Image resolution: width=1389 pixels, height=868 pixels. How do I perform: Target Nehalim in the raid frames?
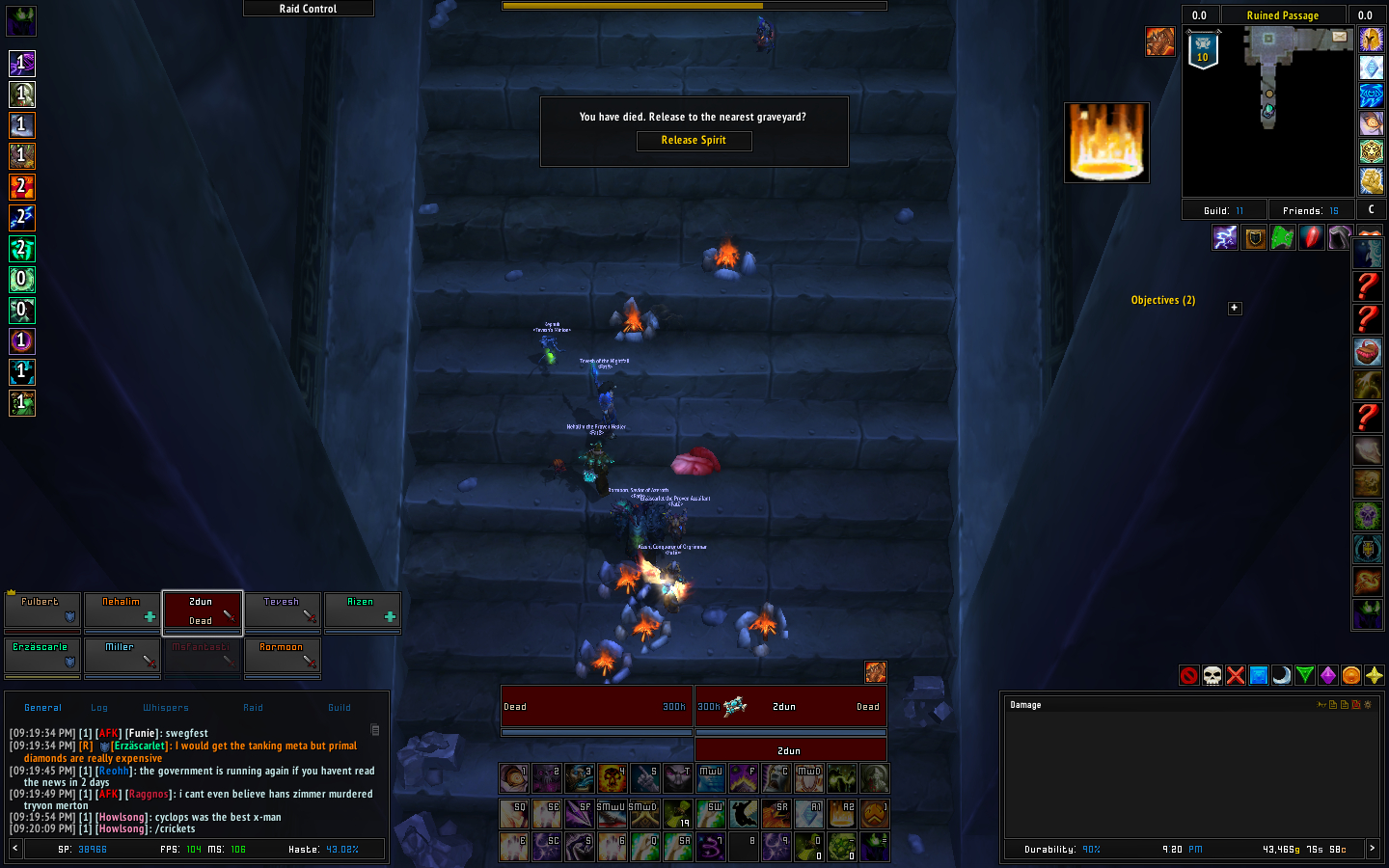pyautogui.click(x=122, y=610)
